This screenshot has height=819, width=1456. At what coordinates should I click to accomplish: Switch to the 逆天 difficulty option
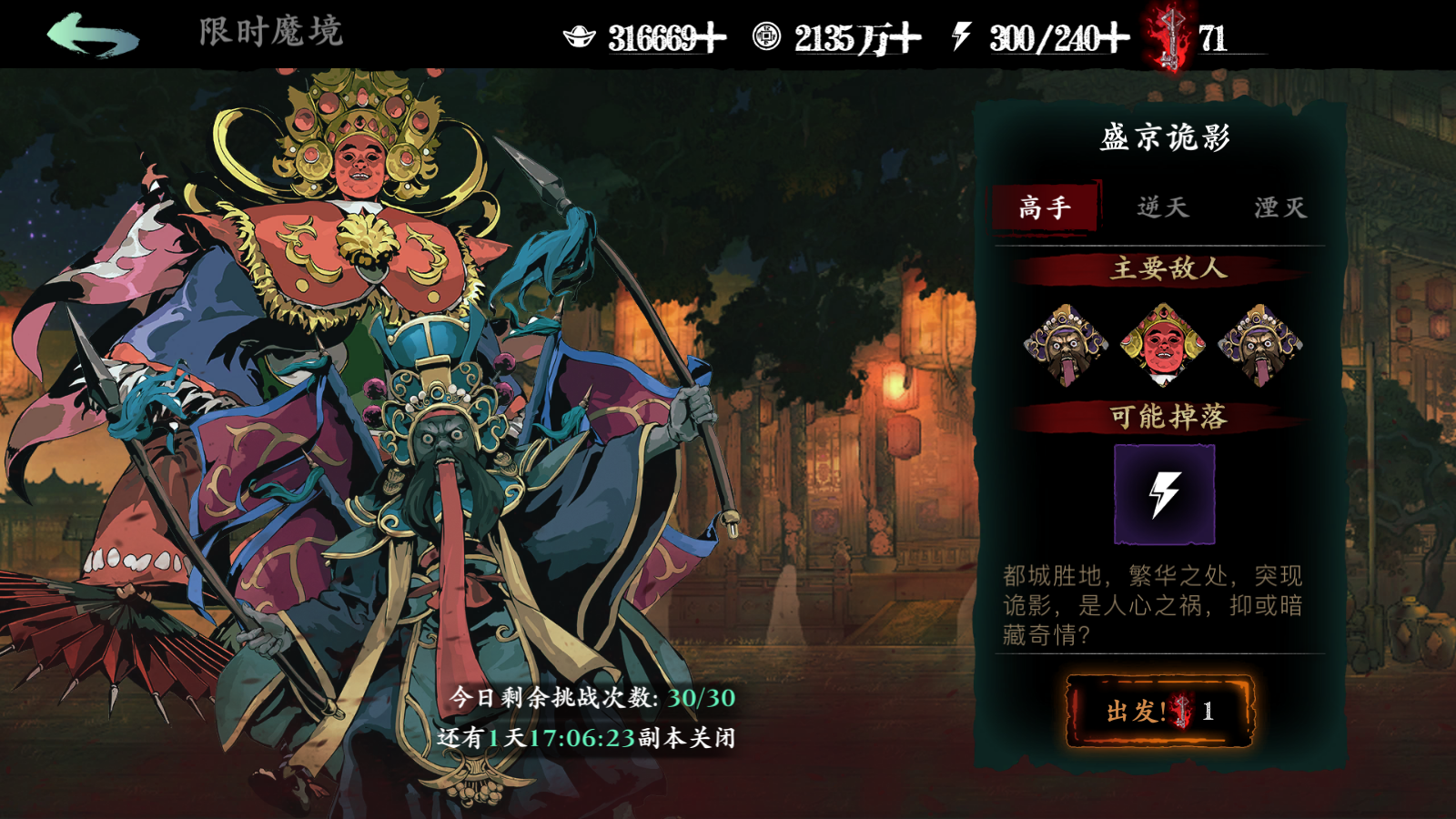[1165, 207]
